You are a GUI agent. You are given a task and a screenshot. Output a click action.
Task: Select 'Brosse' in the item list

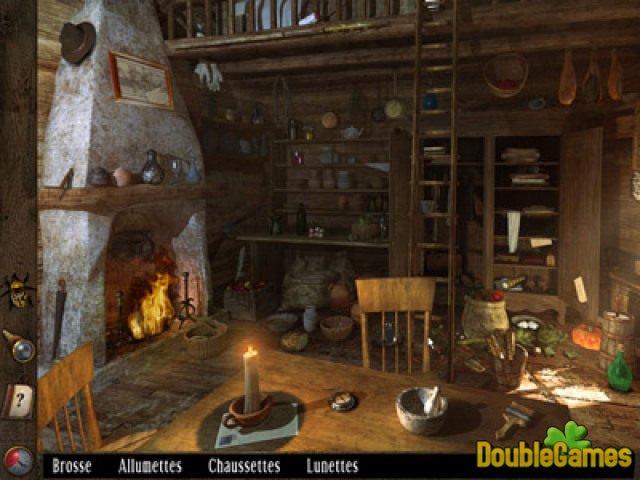coord(72,465)
